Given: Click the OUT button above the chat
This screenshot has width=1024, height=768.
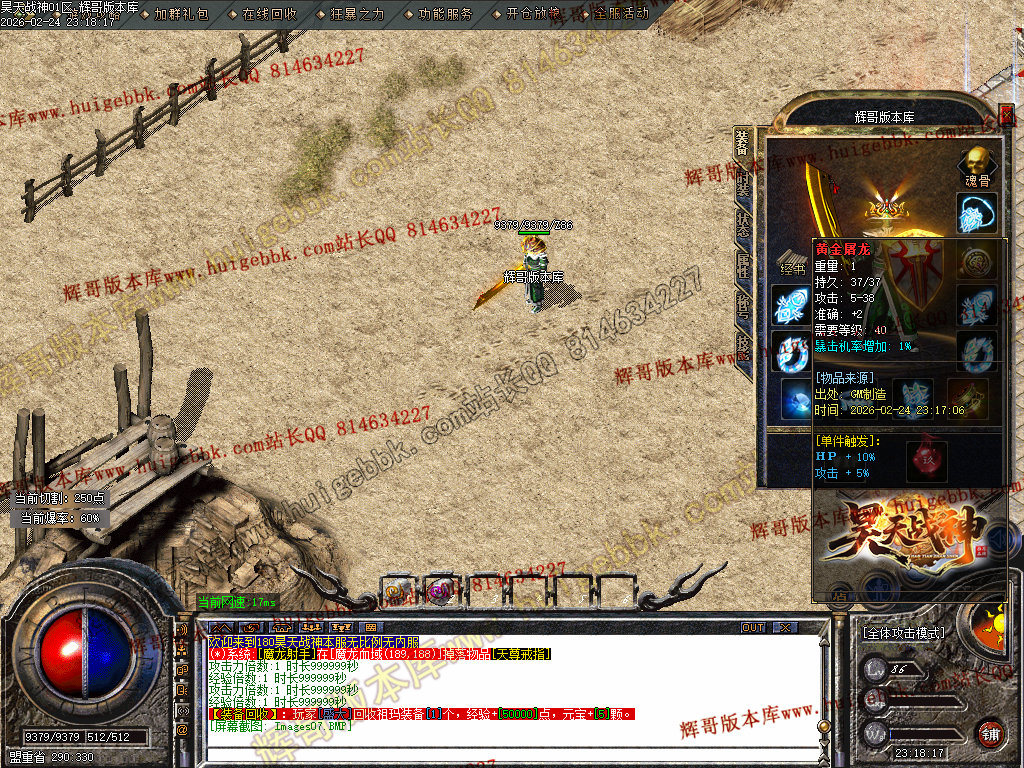Looking at the screenshot, I should point(753,627).
